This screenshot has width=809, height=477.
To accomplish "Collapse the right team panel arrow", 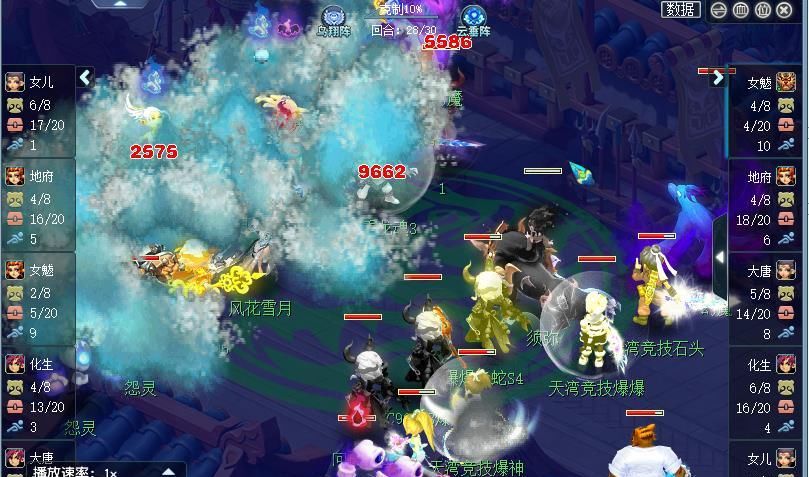I will click(718, 79).
